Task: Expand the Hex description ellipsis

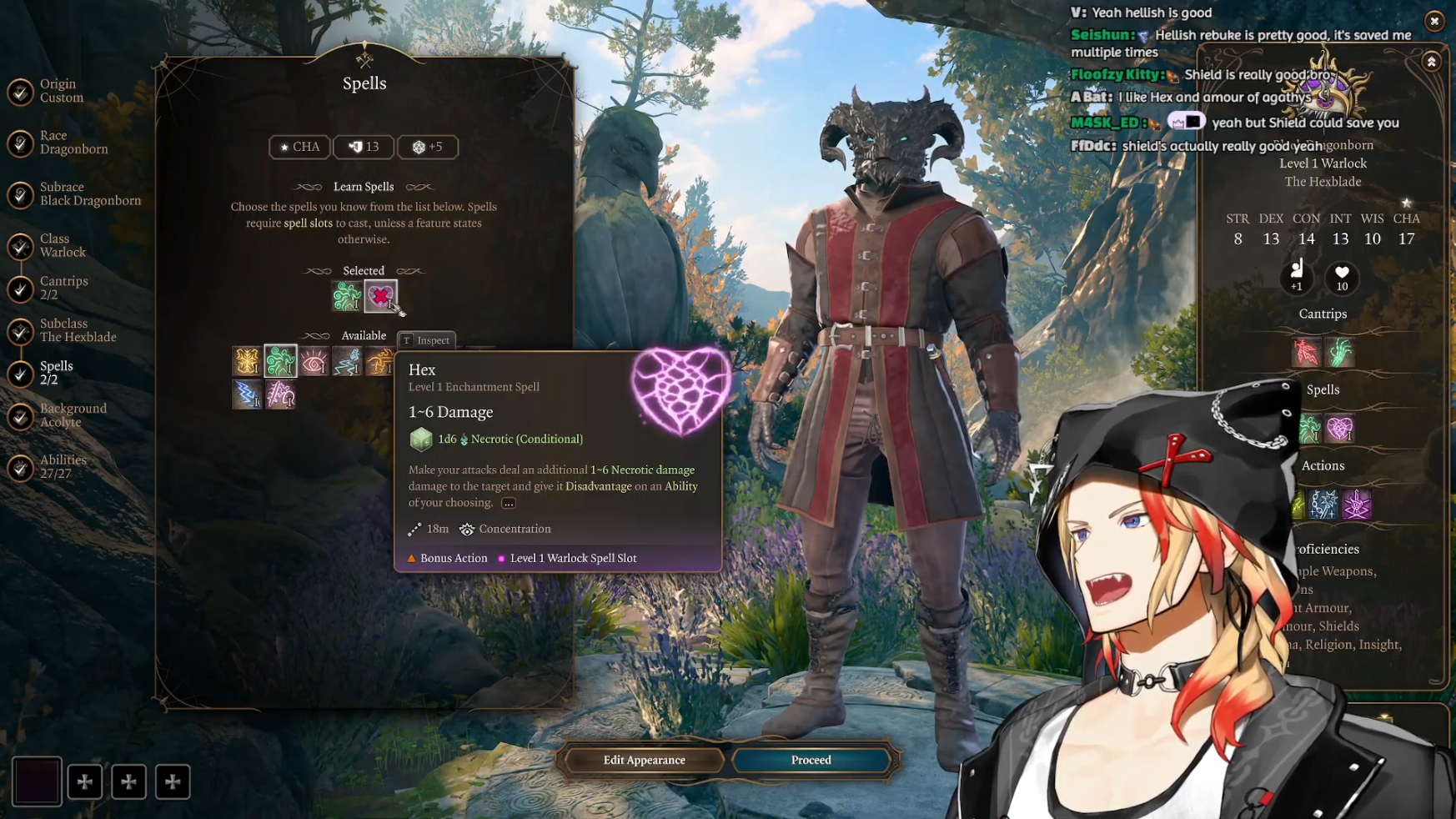Action: tap(508, 503)
